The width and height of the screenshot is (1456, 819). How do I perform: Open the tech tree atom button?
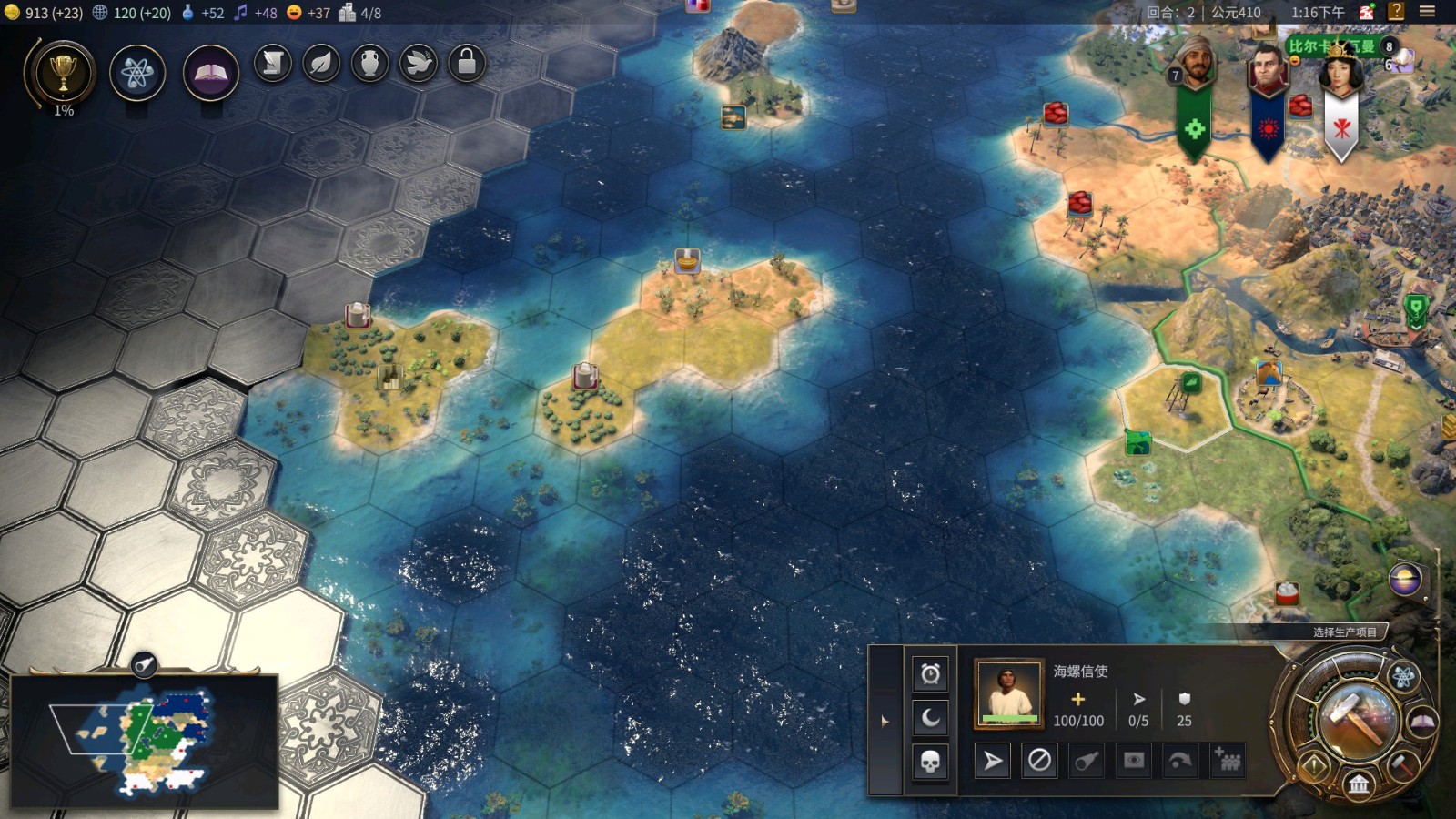tap(137, 73)
